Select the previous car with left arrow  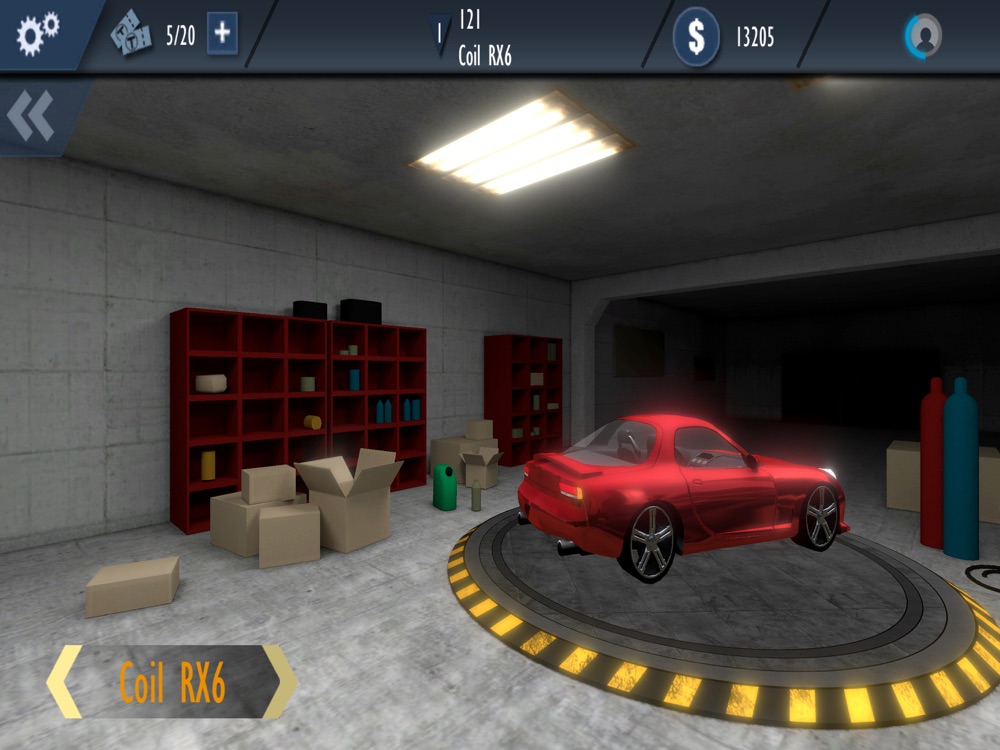click(65, 682)
